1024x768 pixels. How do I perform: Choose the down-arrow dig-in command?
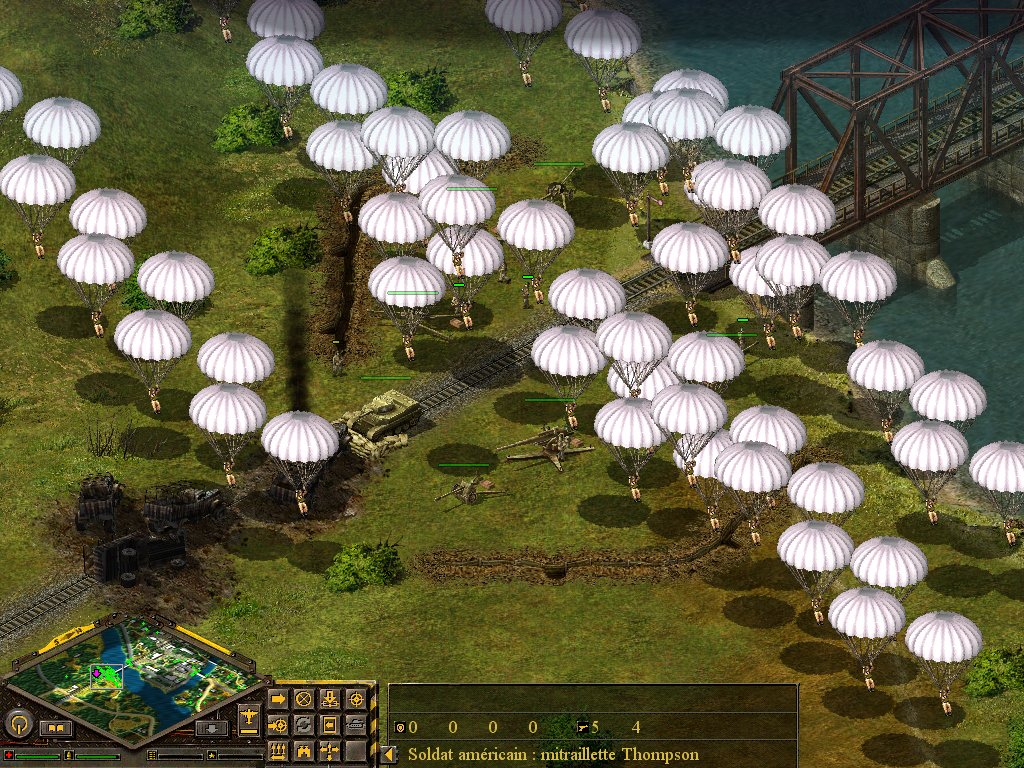point(330,698)
